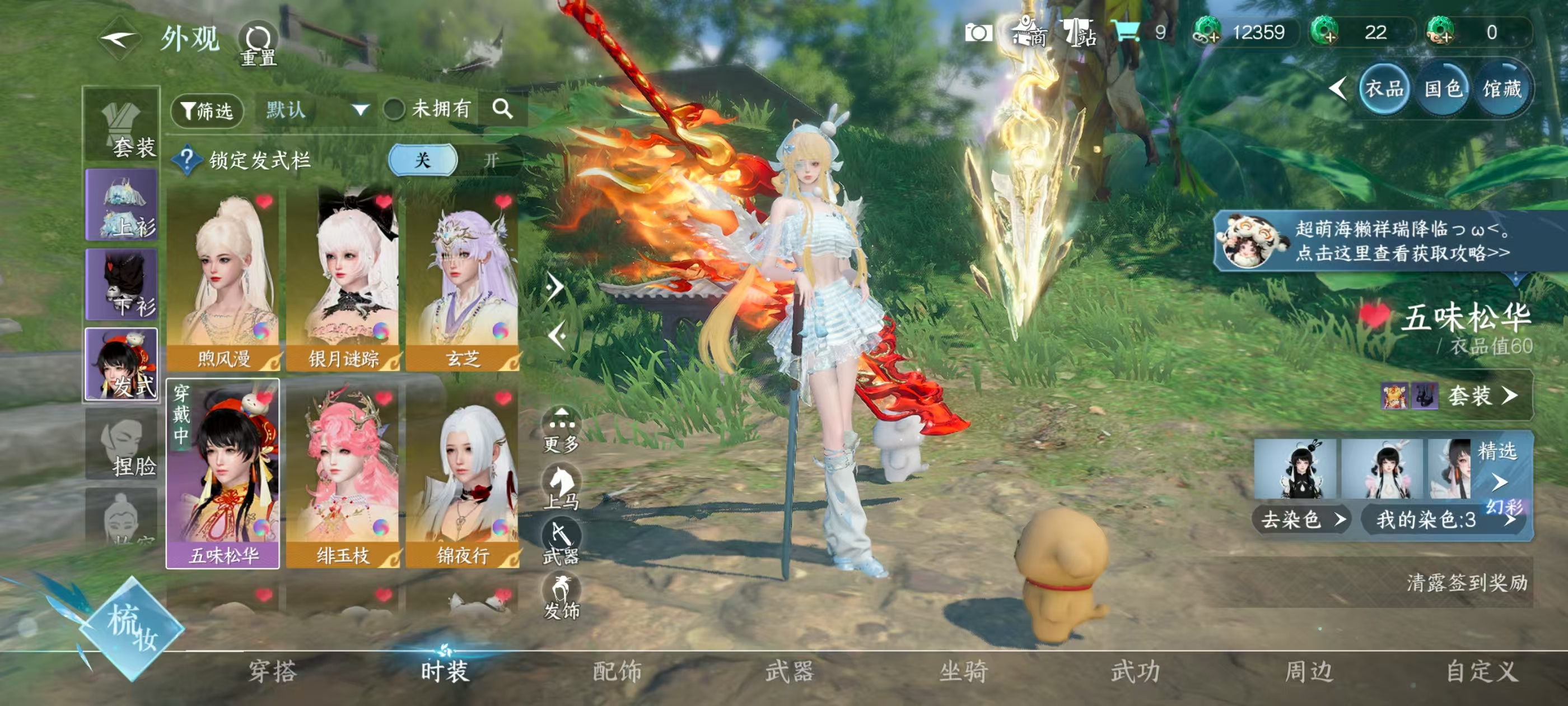Viewport: 1568px width, 706px height.
Task: Pick the pink 绯玉枝 hairstyle
Action: coord(342,476)
